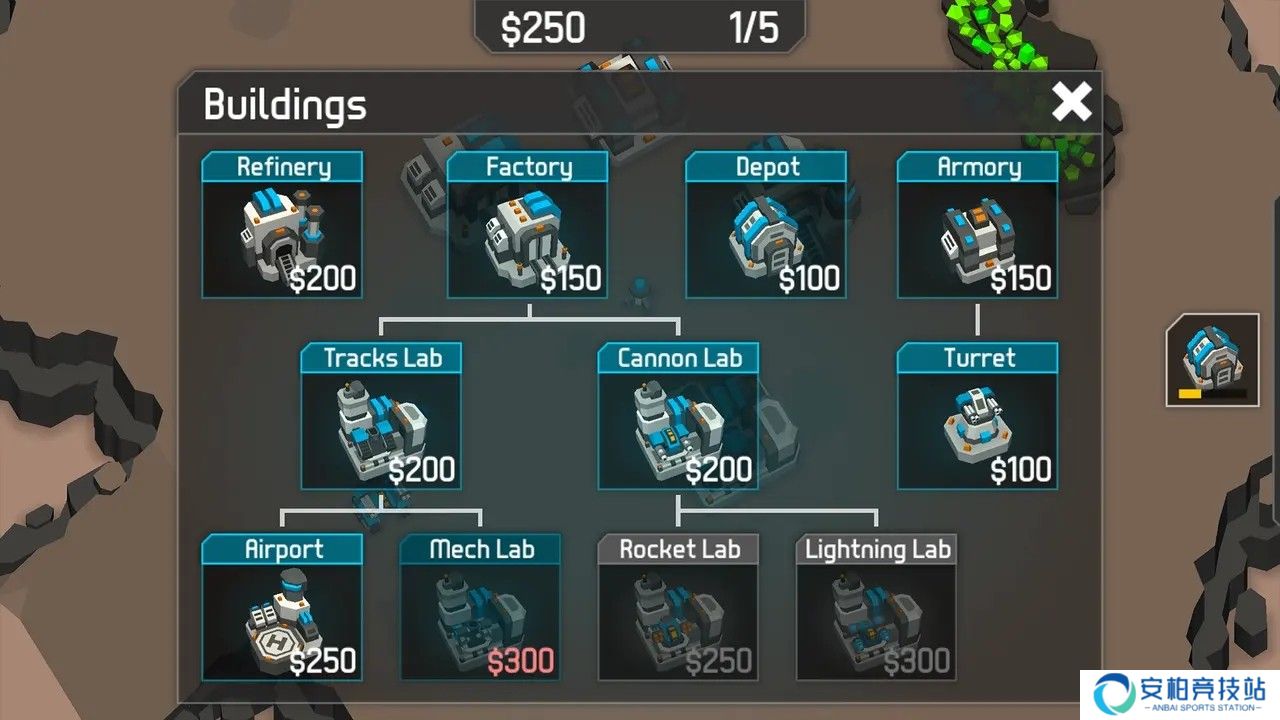Viewport: 1280px width, 720px height.
Task: Select the locked Rocket Lab
Action: pyautogui.click(x=678, y=607)
